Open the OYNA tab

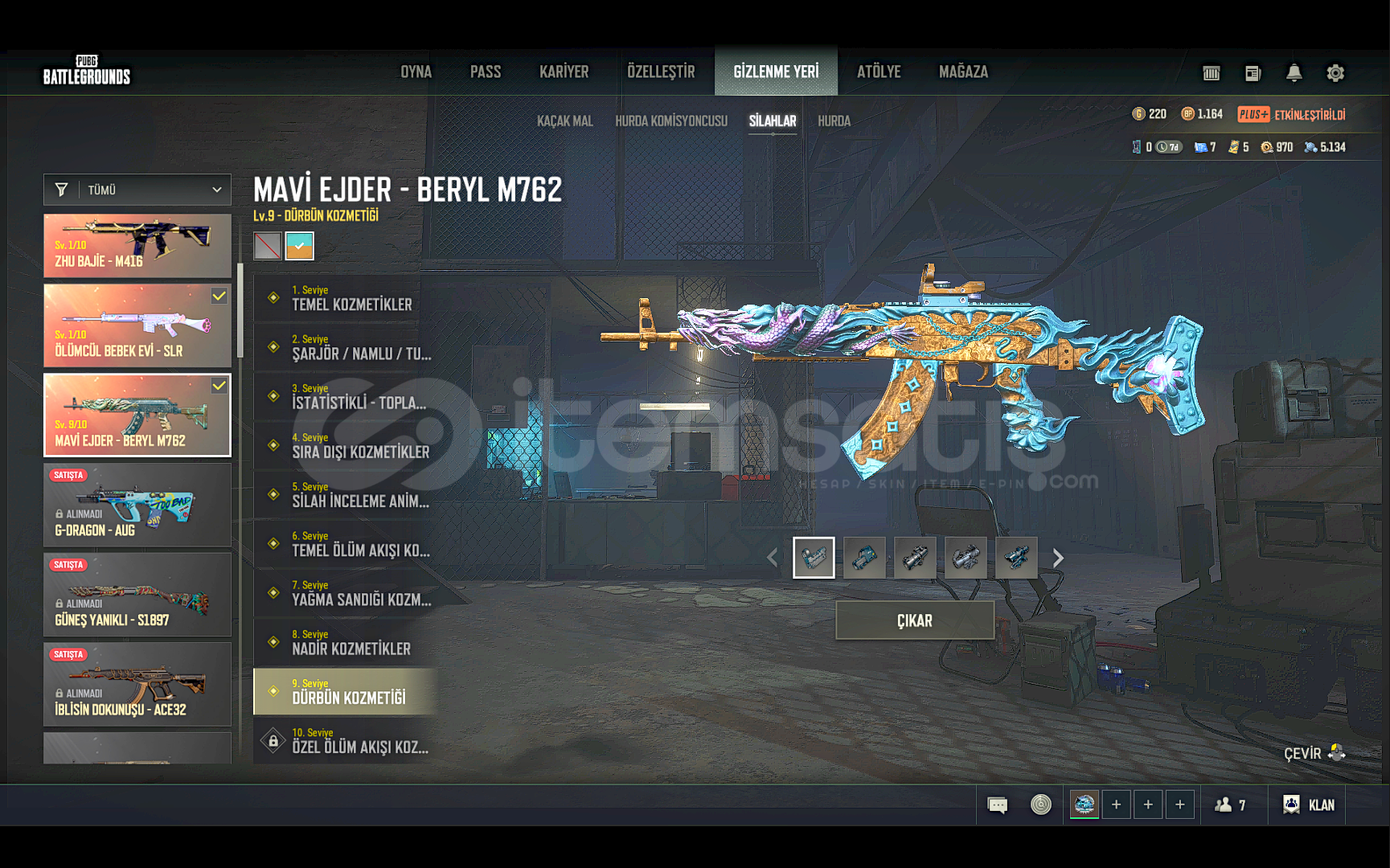pos(416,72)
